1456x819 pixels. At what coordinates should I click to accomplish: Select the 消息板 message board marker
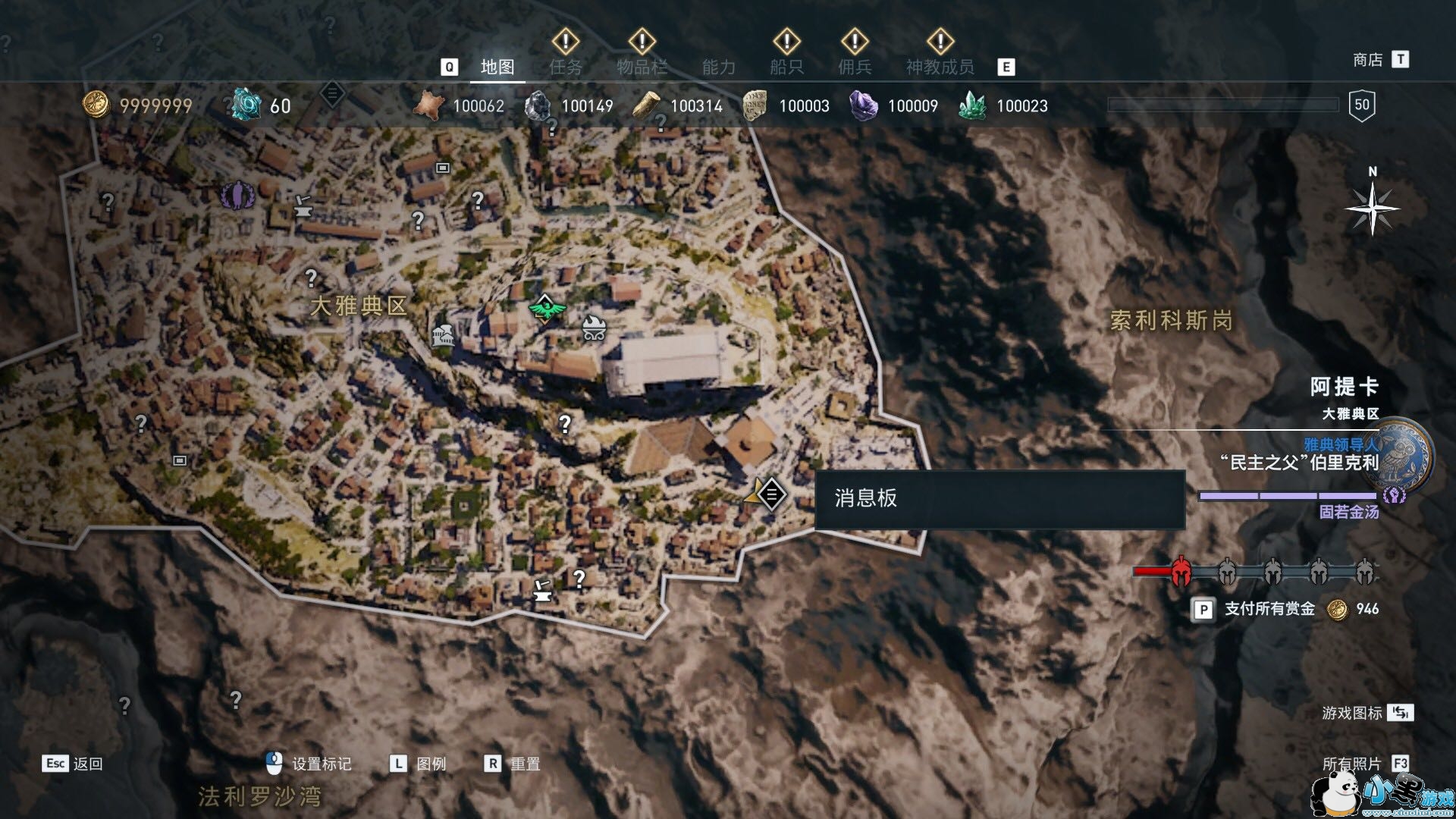pyautogui.click(x=771, y=495)
